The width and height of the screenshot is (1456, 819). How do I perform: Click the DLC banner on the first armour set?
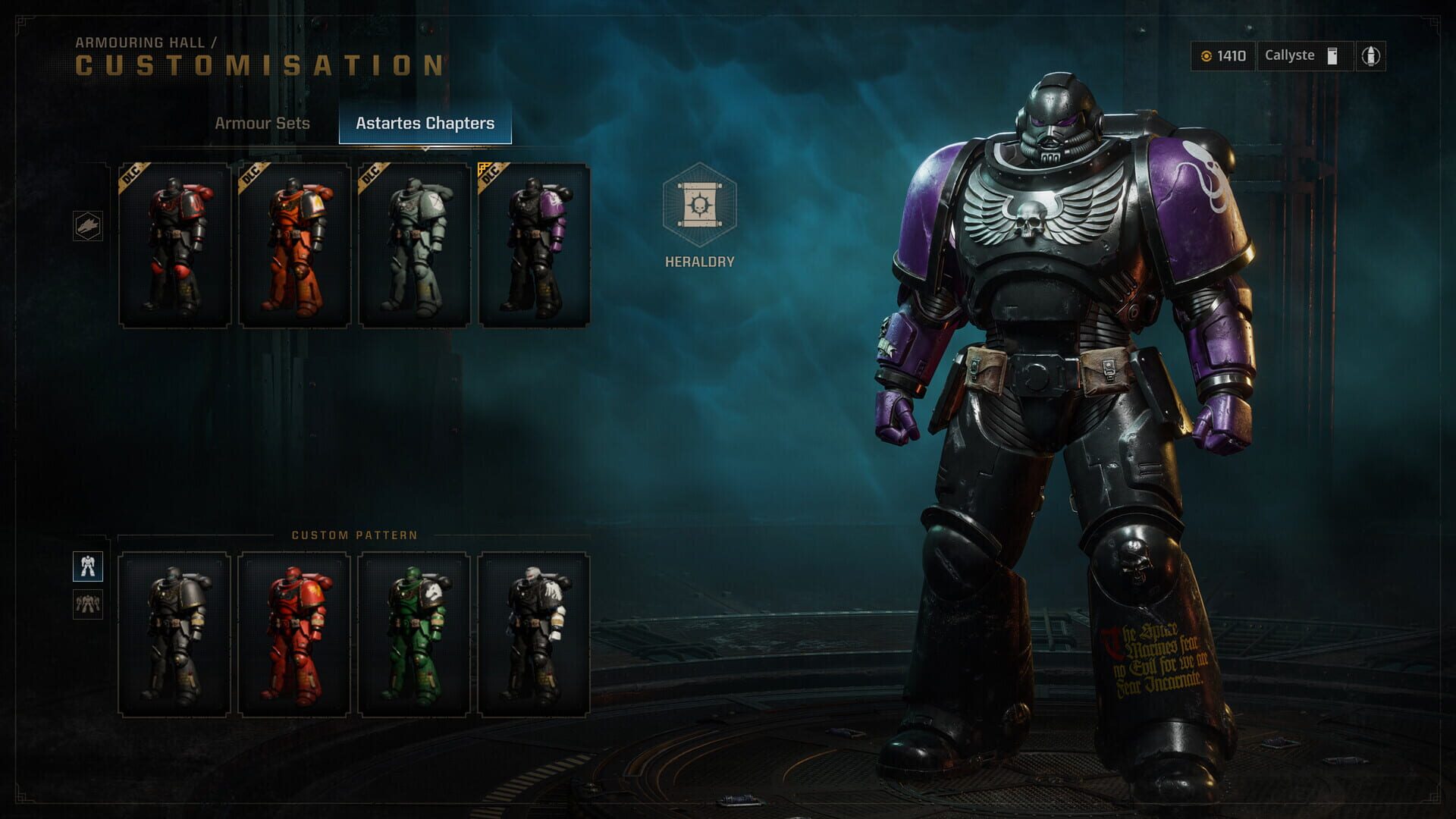tap(130, 172)
